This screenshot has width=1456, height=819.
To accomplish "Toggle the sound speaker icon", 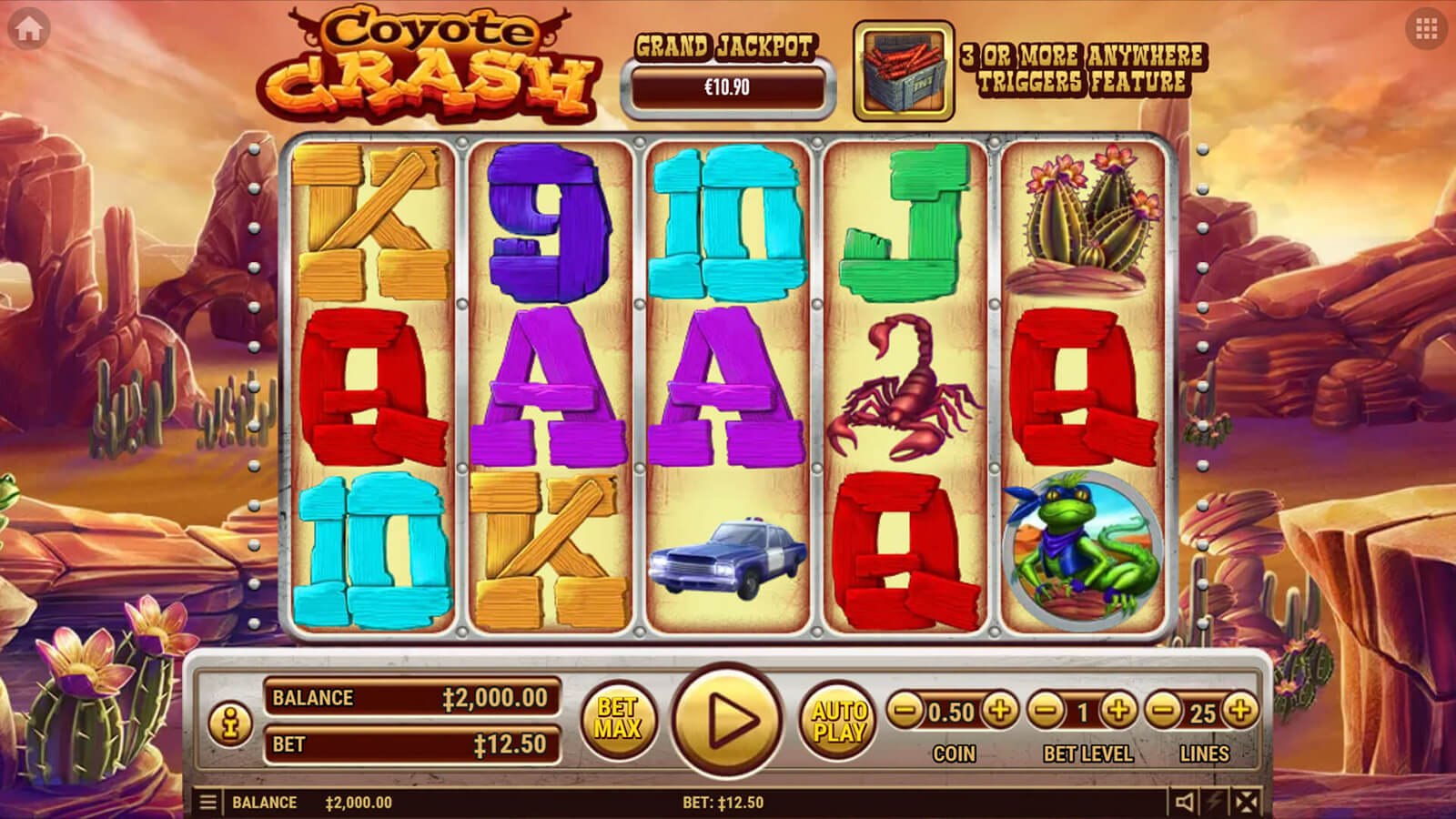I will click(x=1184, y=803).
